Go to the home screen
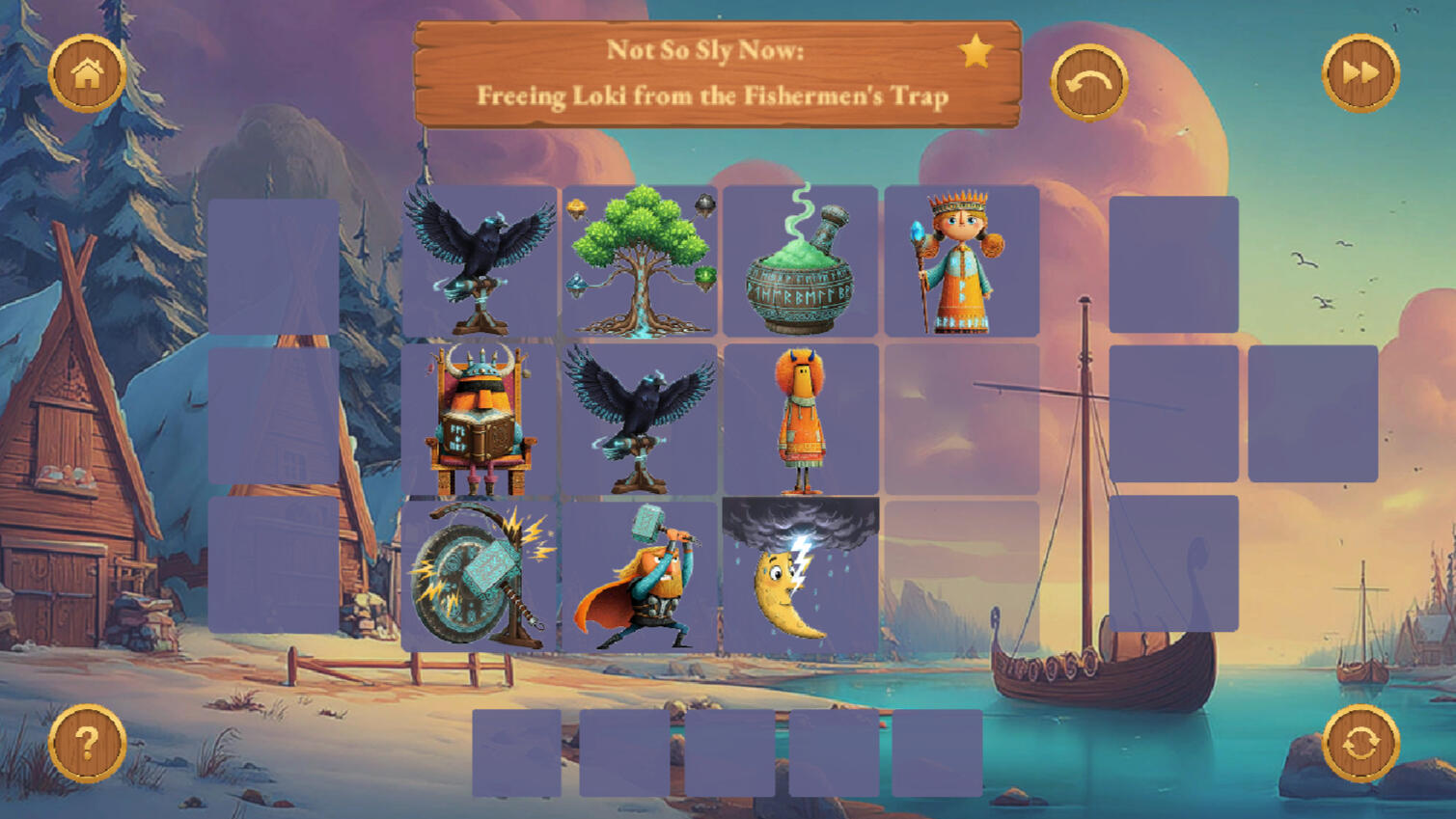Screen dimensions: 1456x819 coord(87,73)
